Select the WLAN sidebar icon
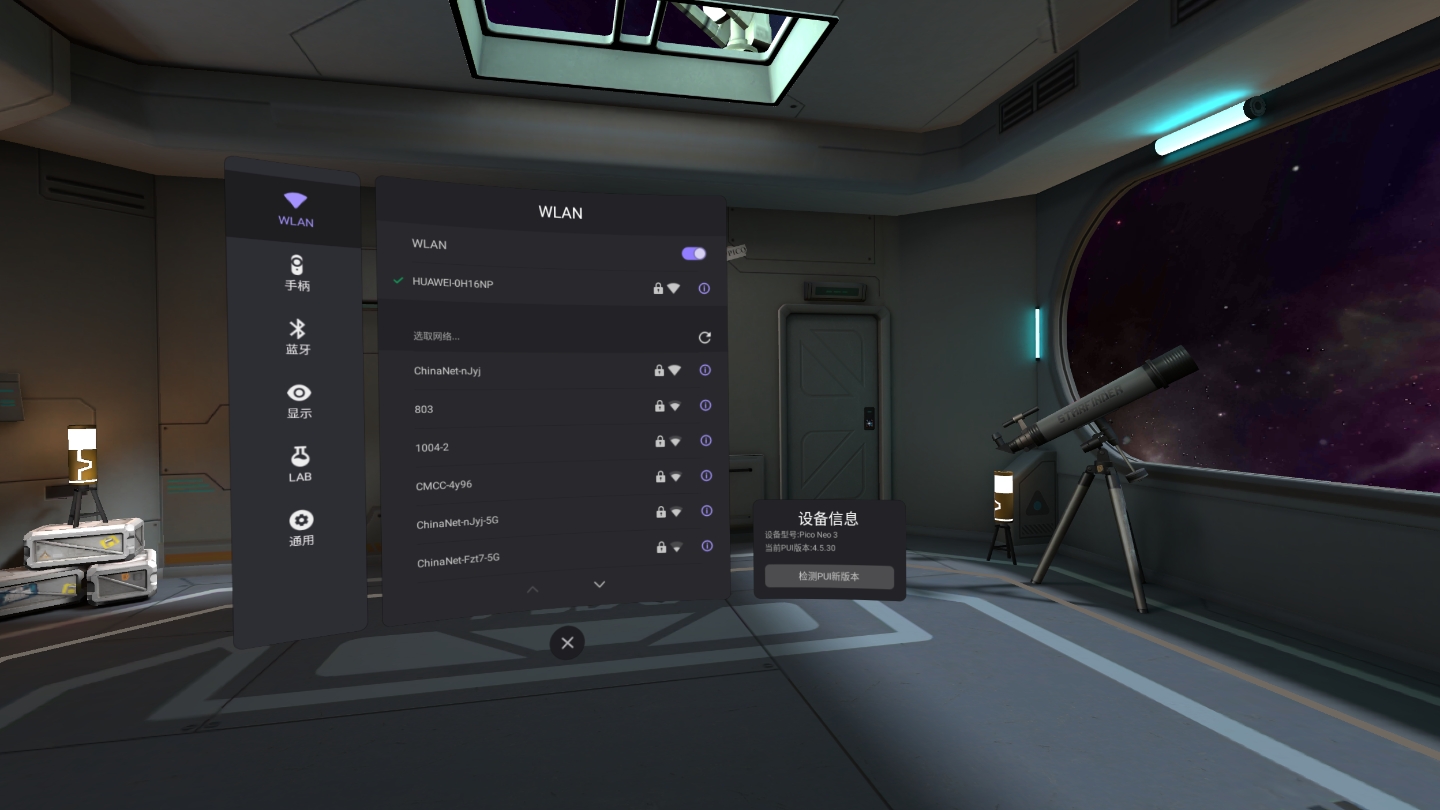This screenshot has height=810, width=1440. tap(295, 208)
